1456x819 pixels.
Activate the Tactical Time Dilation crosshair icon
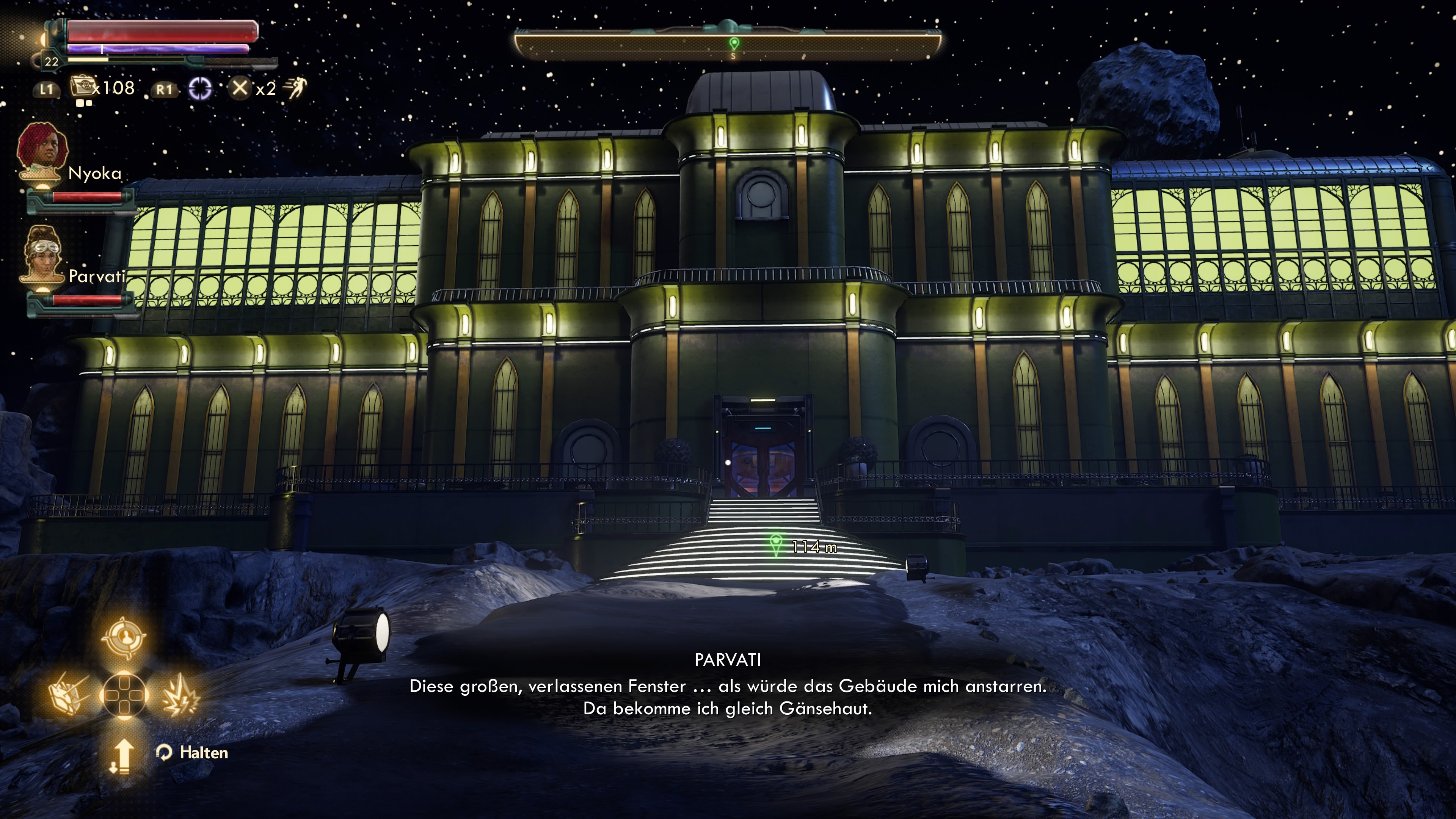point(200,89)
